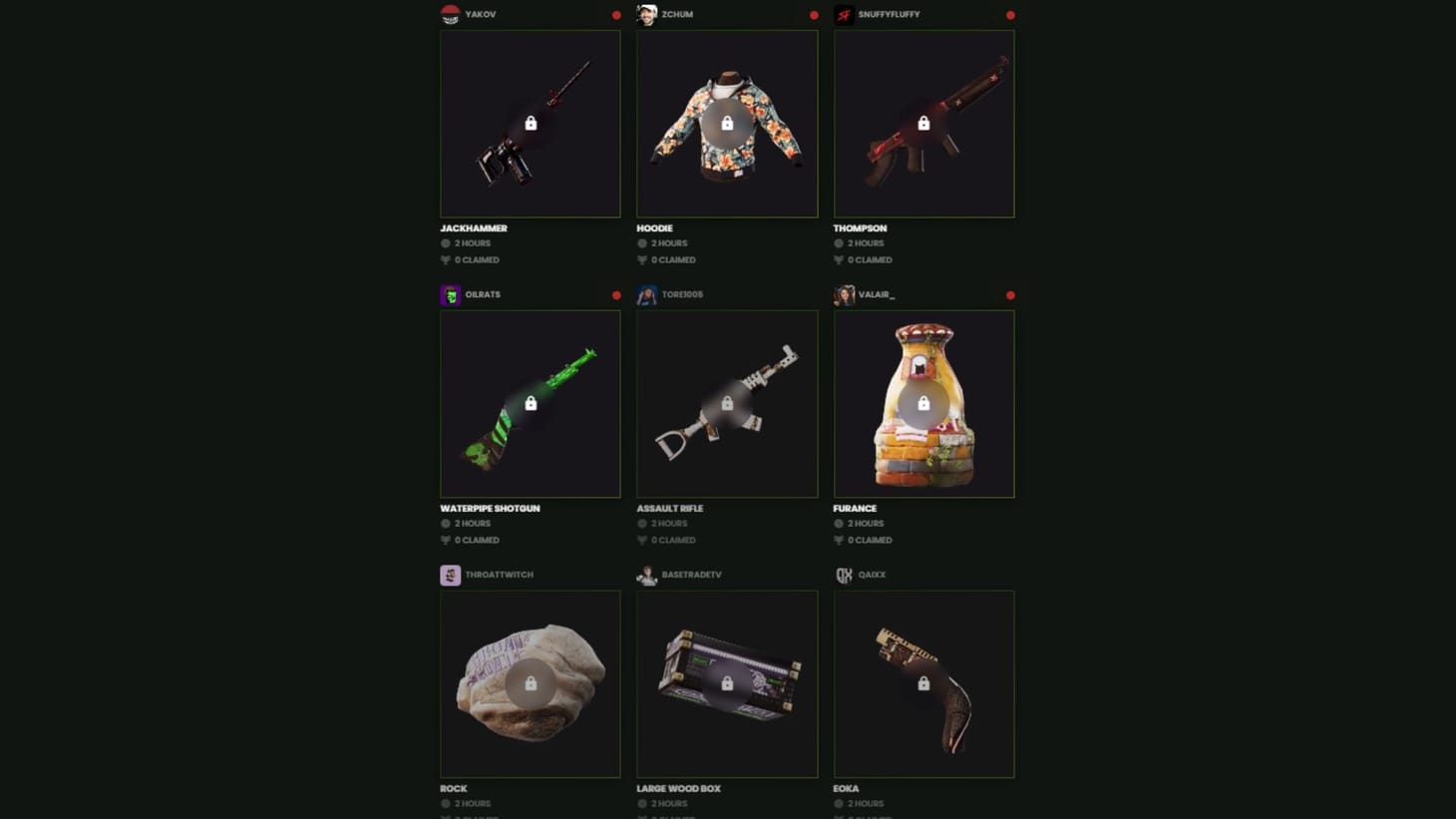Click the live indicator dot next to YAKOV

click(x=616, y=15)
